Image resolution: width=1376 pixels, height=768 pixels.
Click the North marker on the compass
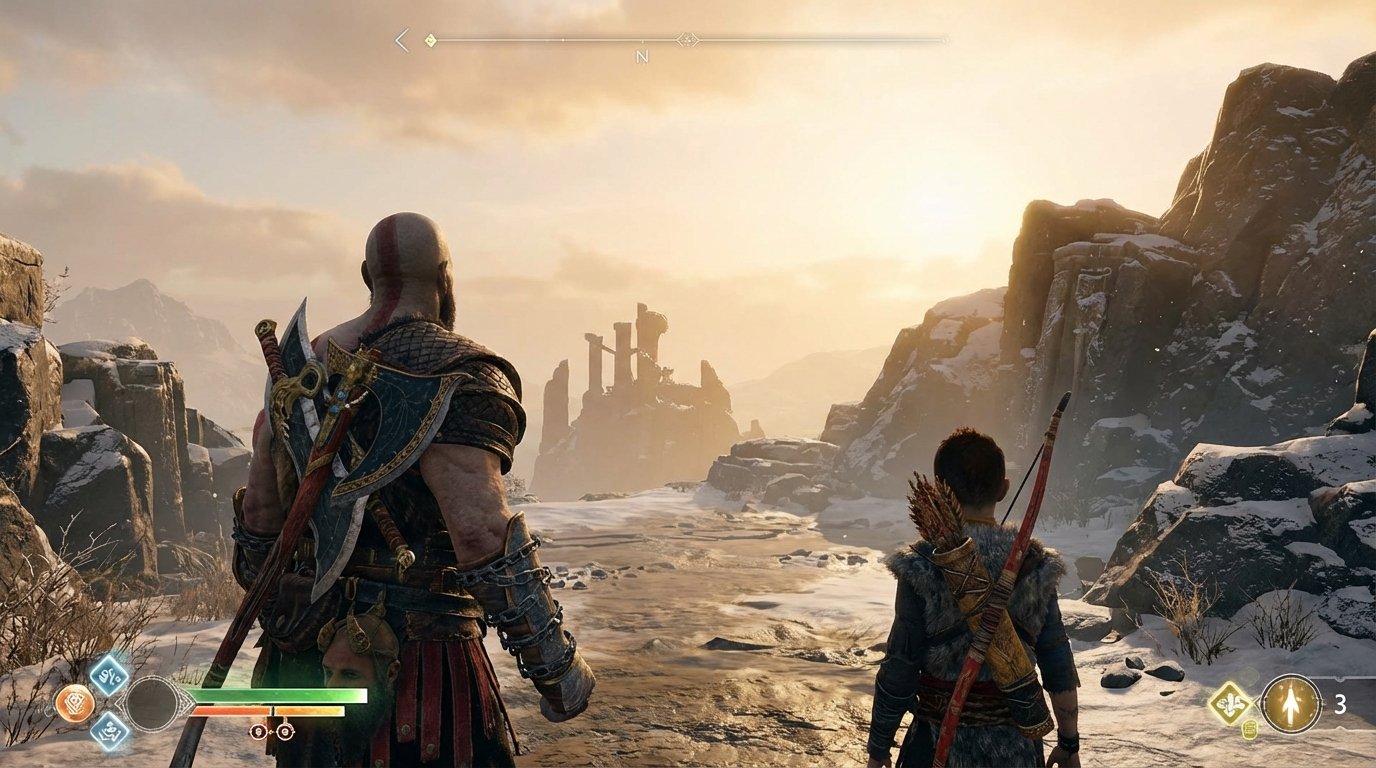tap(642, 55)
